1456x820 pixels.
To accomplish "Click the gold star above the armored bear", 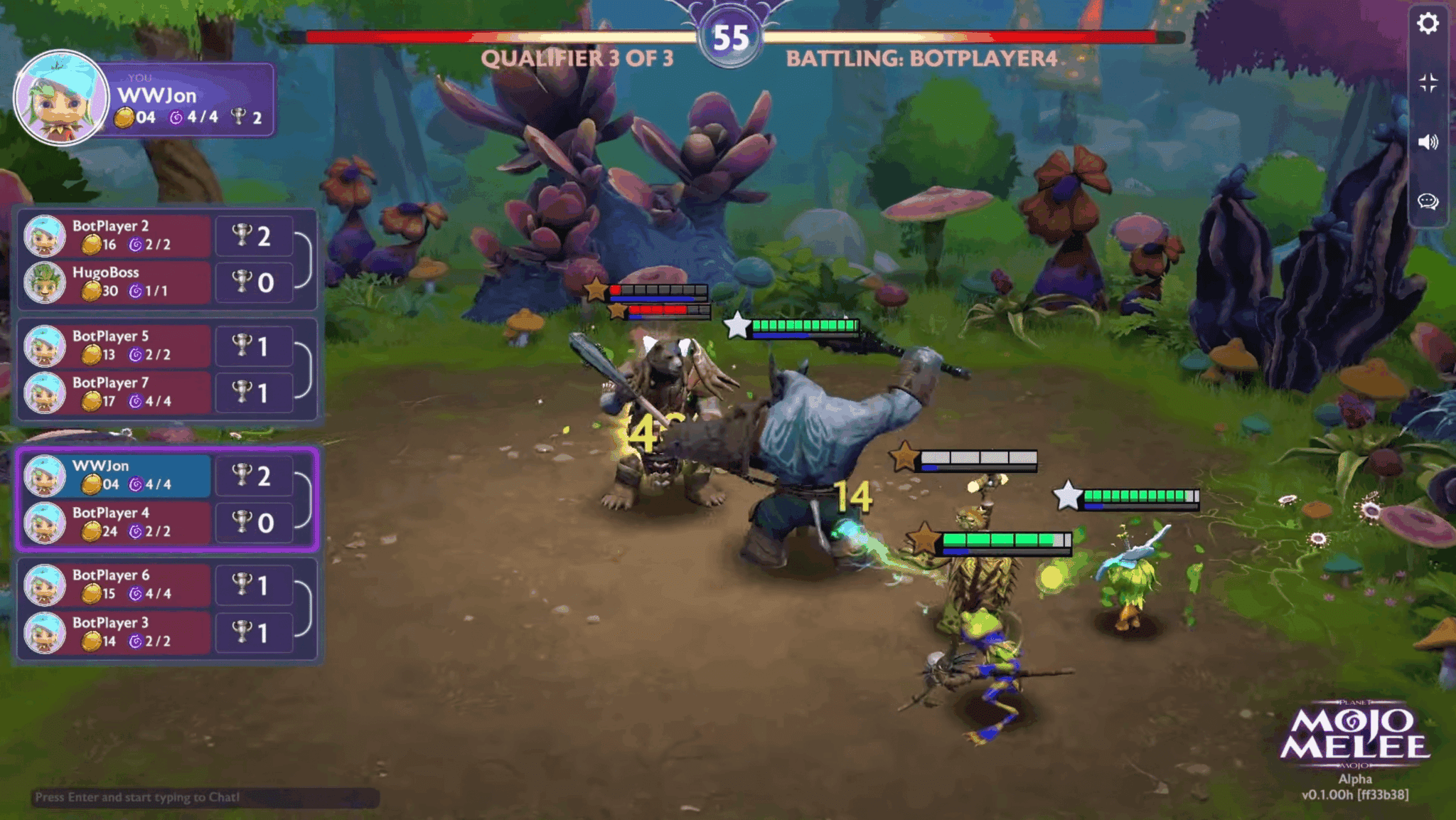I will click(x=595, y=289).
